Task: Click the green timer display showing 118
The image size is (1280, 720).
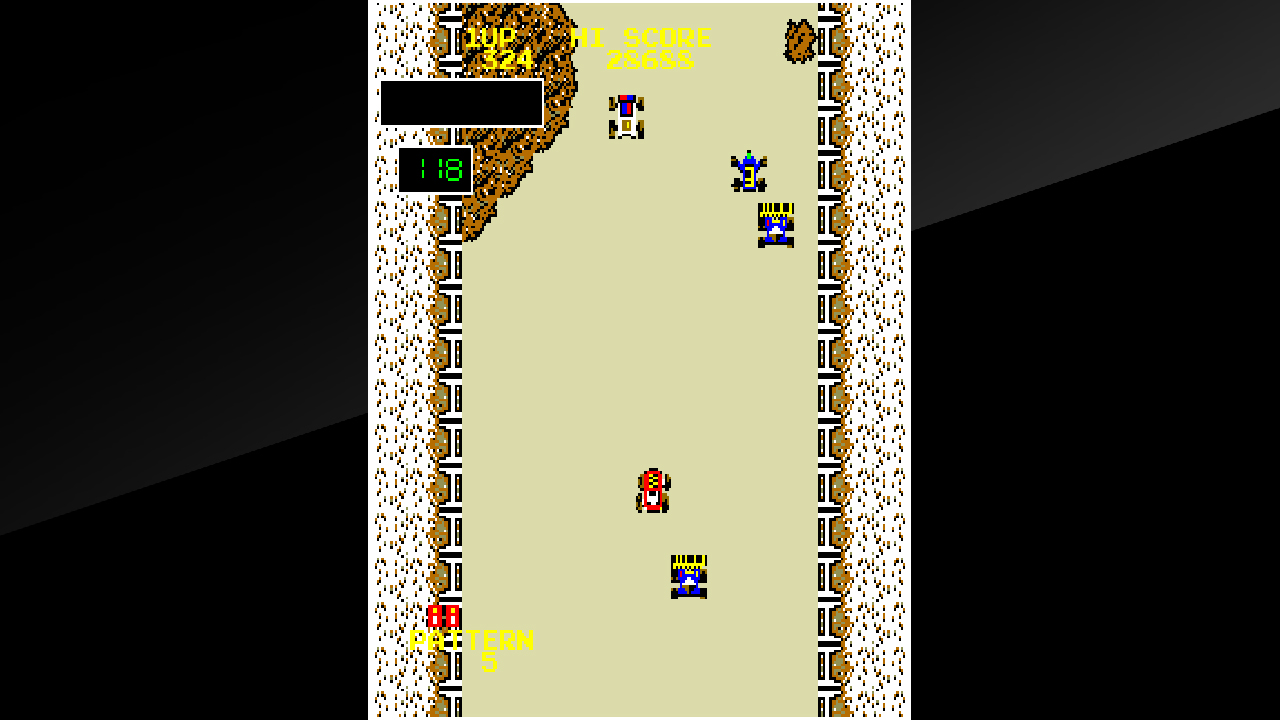Action: click(435, 168)
